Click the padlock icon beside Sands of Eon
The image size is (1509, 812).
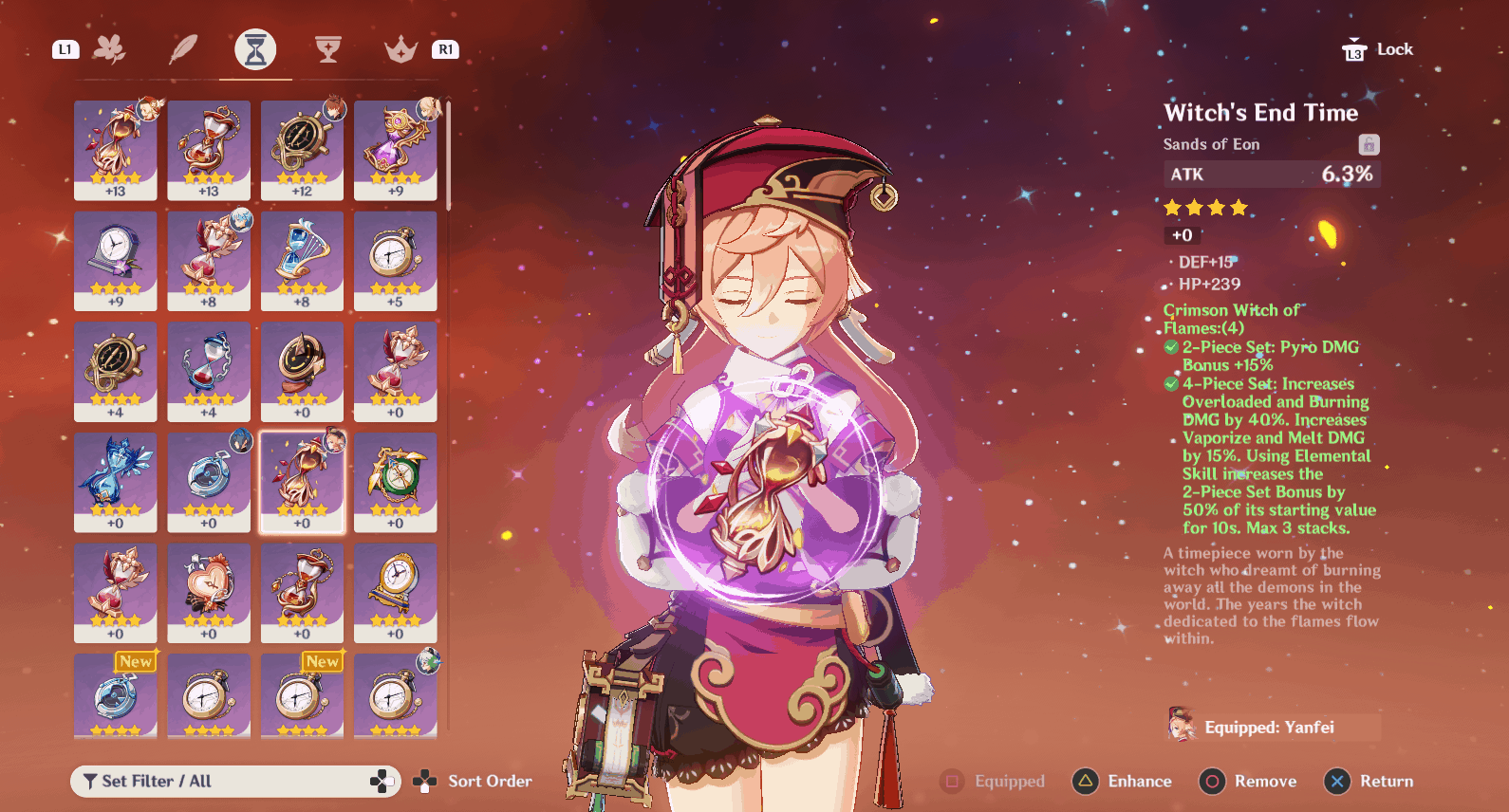[1368, 144]
